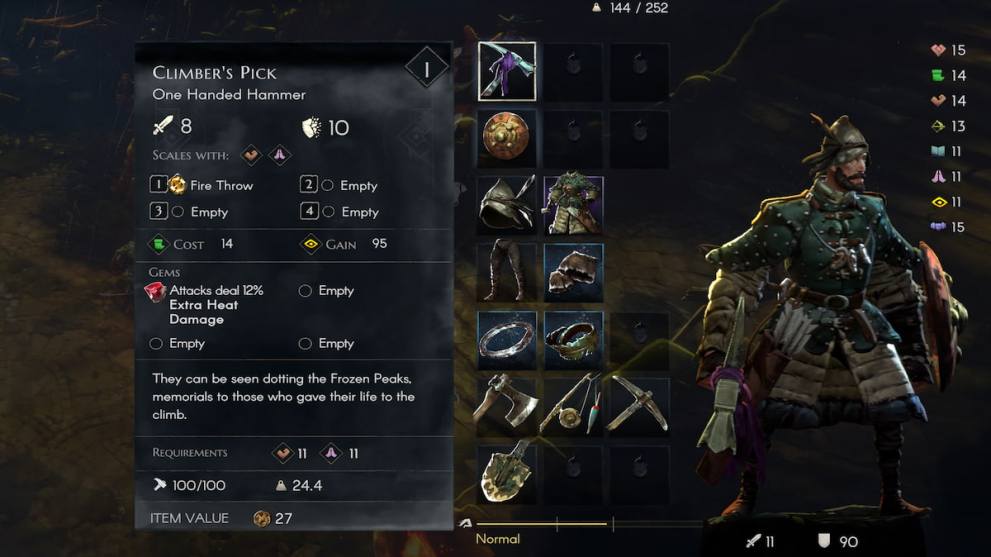This screenshot has width=991, height=557.
Task: Select the Climber's Pick weapon slot
Action: [x=507, y=72]
